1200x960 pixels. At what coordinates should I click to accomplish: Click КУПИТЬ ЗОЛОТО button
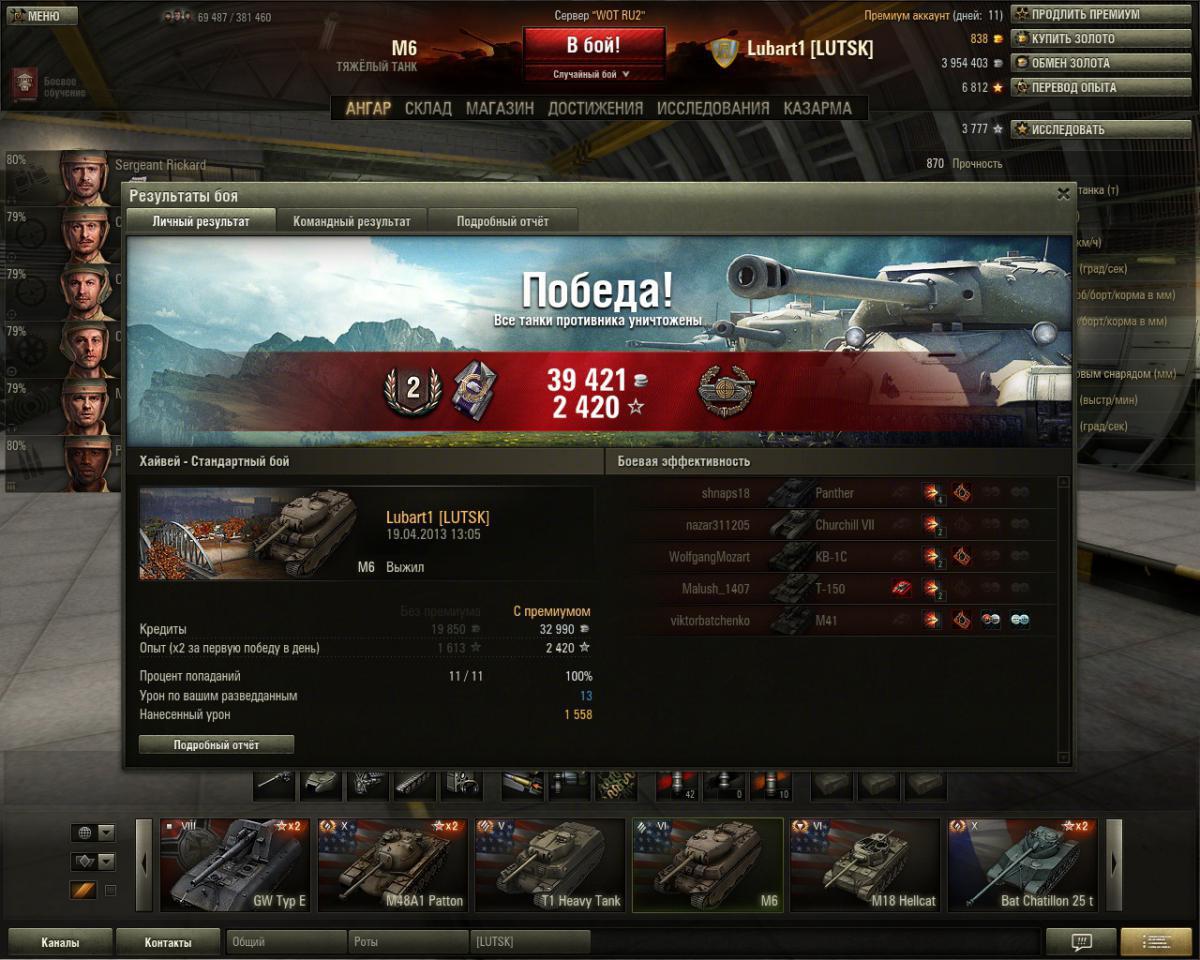[x=1076, y=39]
